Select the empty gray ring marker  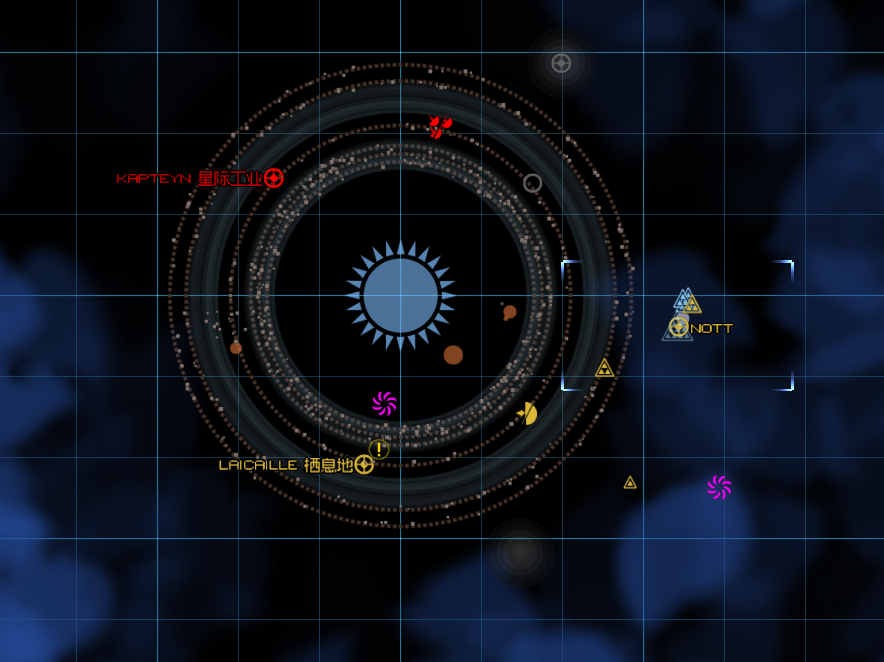click(533, 183)
